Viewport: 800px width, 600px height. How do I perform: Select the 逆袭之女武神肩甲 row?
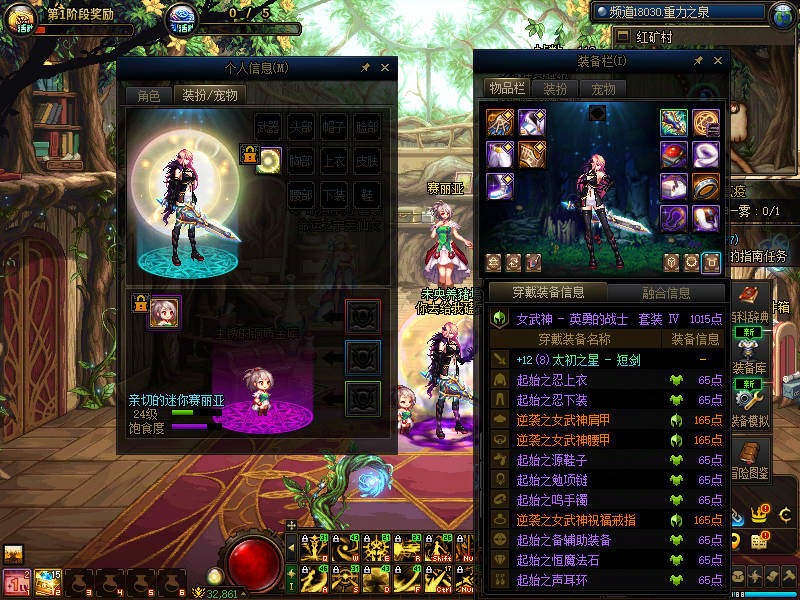click(561, 420)
